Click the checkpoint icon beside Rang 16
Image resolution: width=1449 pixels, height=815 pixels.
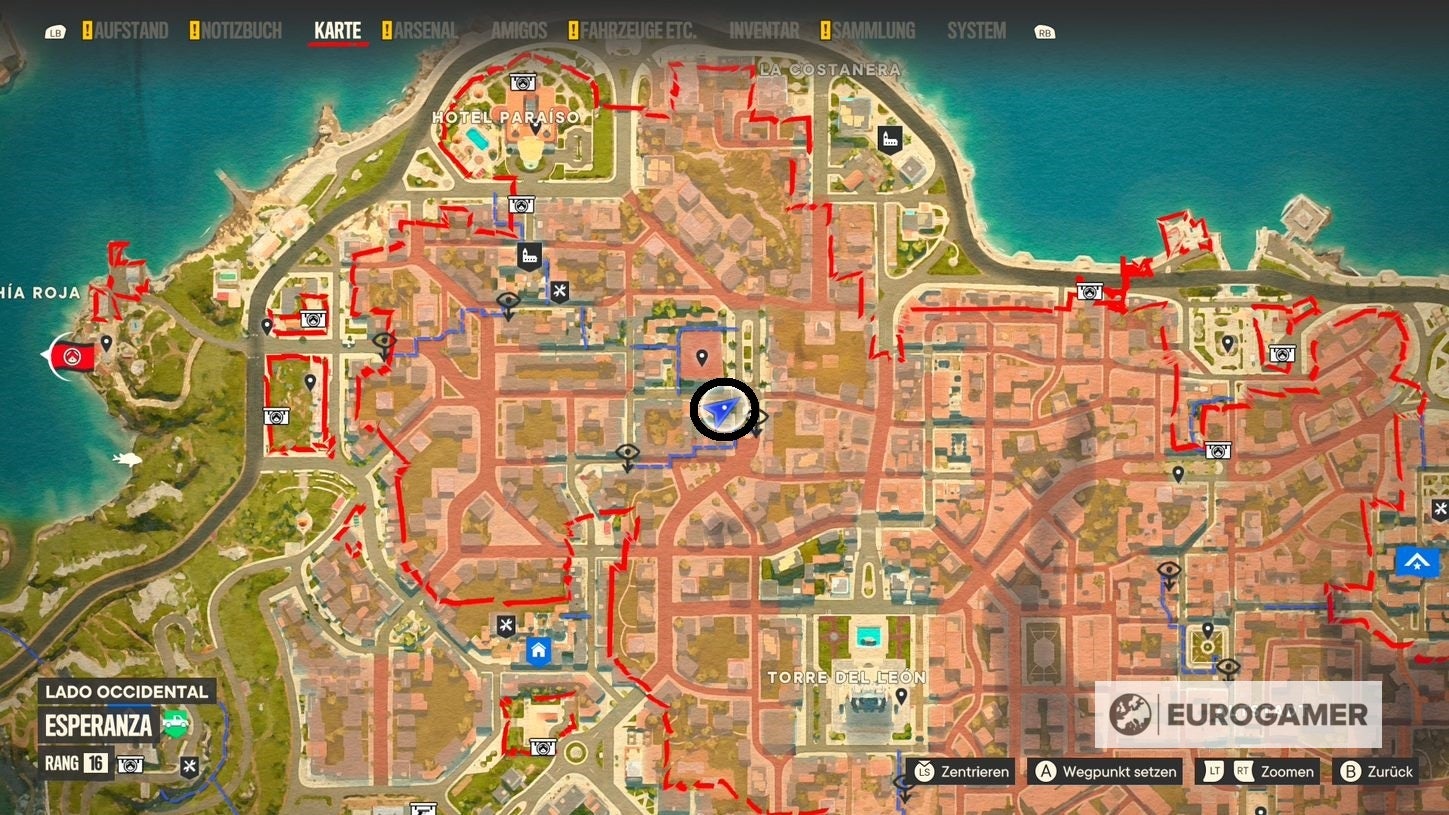[130, 764]
